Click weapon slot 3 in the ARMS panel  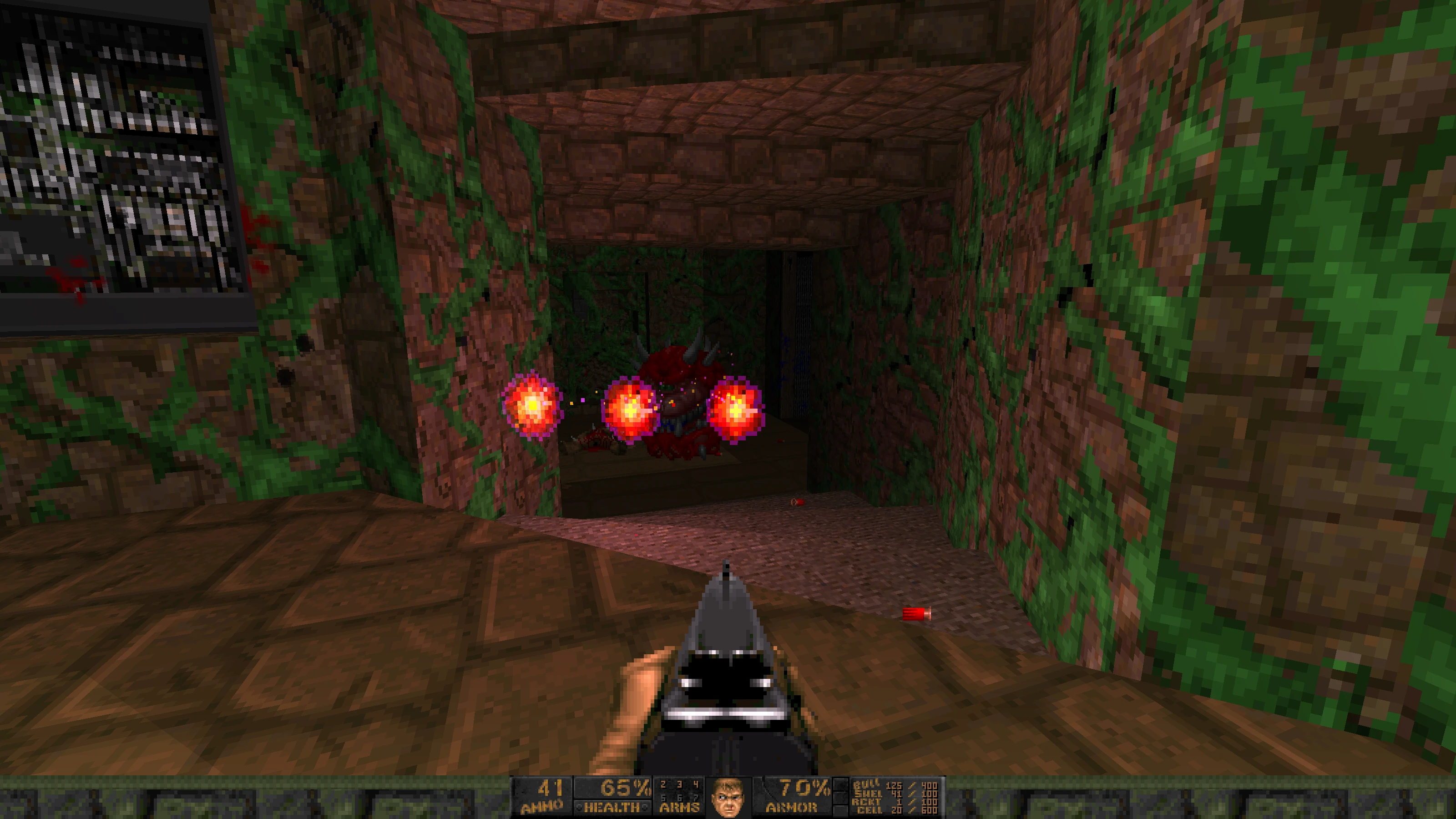pyautogui.click(x=679, y=784)
